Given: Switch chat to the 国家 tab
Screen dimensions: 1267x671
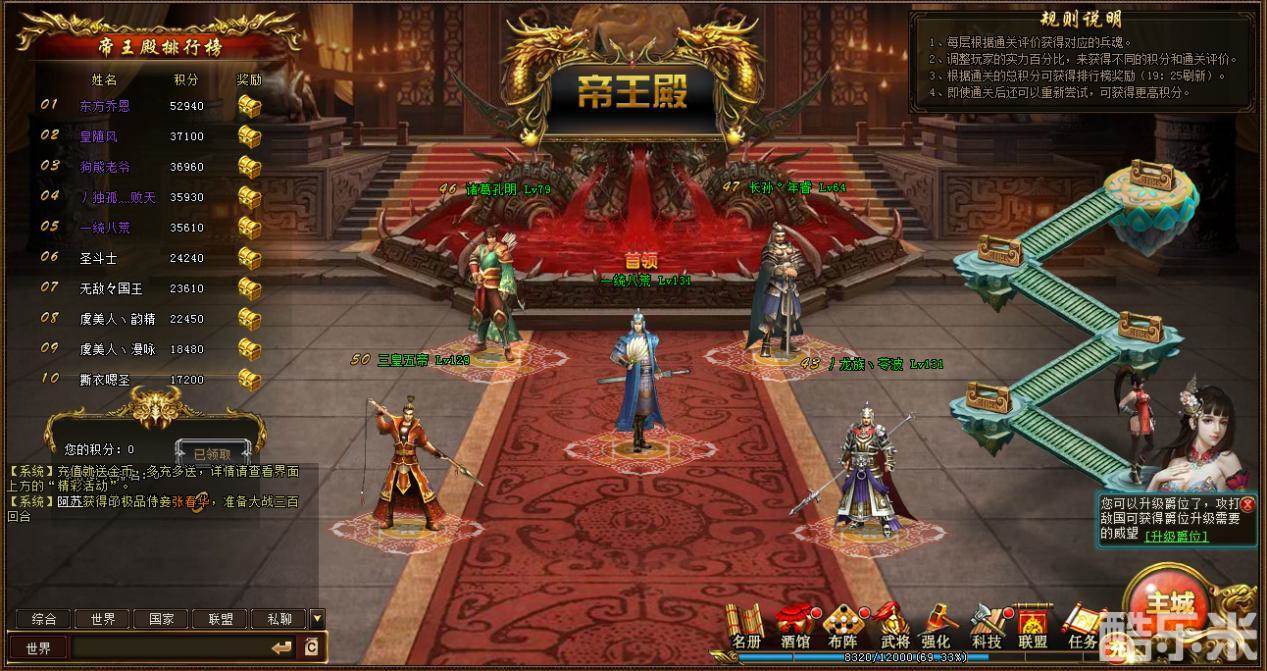Looking at the screenshot, I should 161,619.
